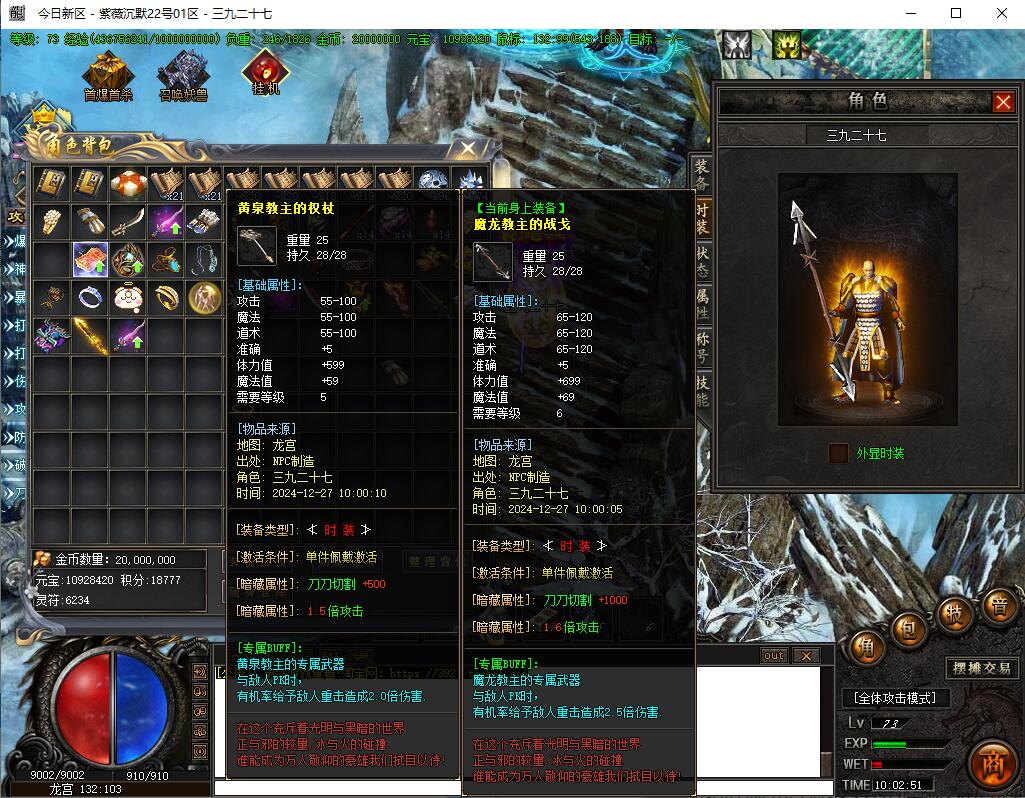Activate the 挂机 auto-battle icon

coord(266,71)
